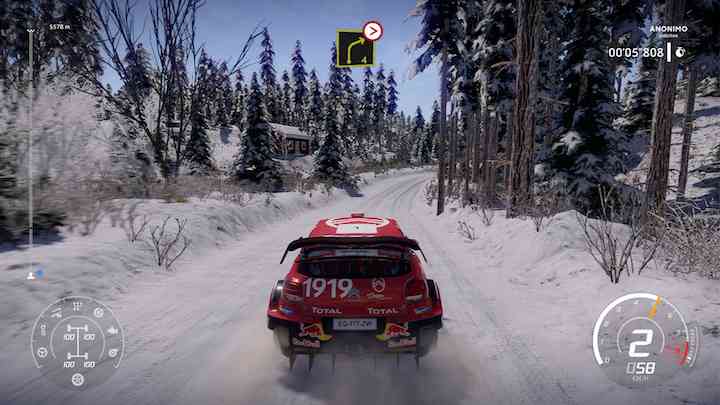Select the red circular caution marker
The height and width of the screenshot is (405, 720).
pos(373,30)
